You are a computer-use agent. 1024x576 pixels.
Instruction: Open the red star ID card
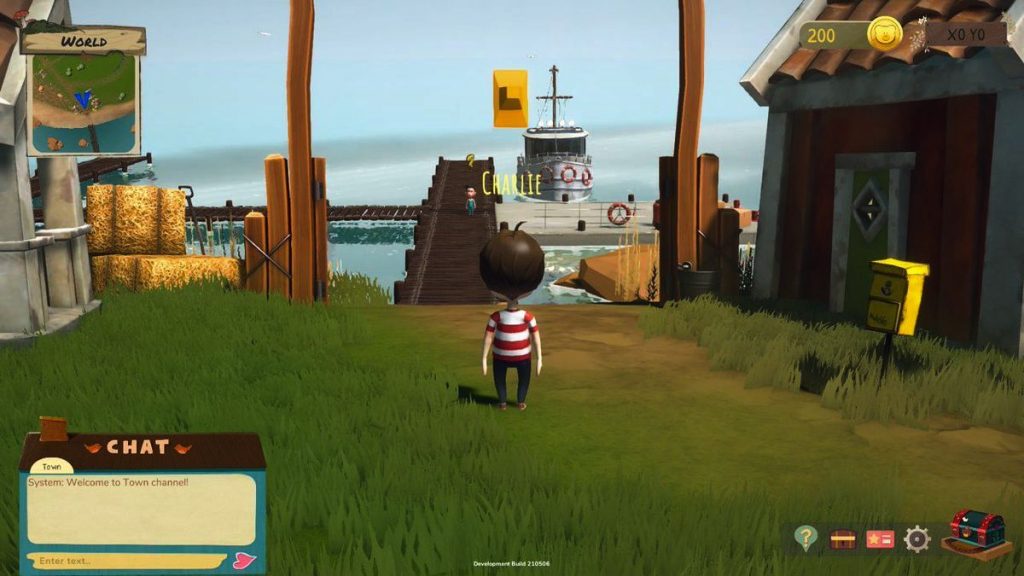pos(880,539)
